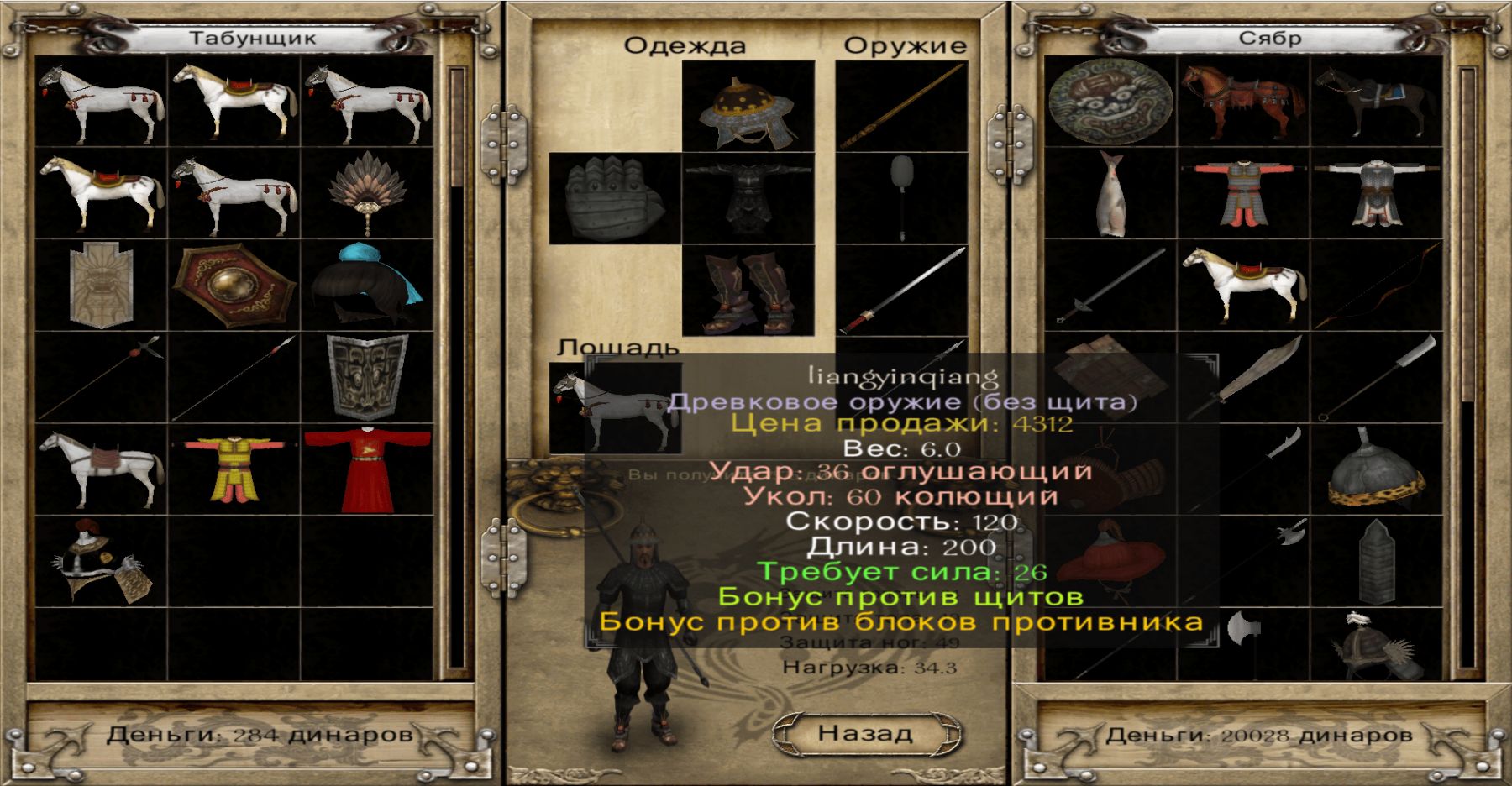Select the equipped gauntlets slot
The image size is (1512, 786).
(x=615, y=199)
